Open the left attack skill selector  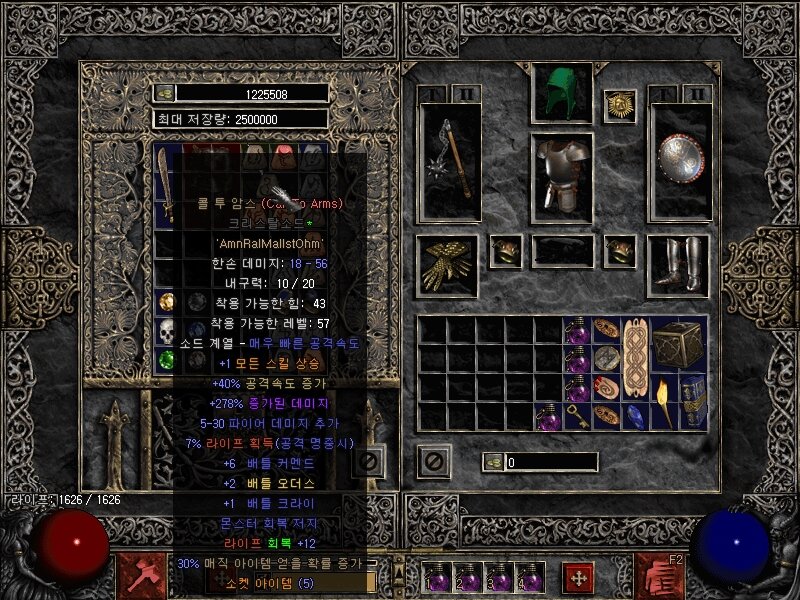point(136,574)
